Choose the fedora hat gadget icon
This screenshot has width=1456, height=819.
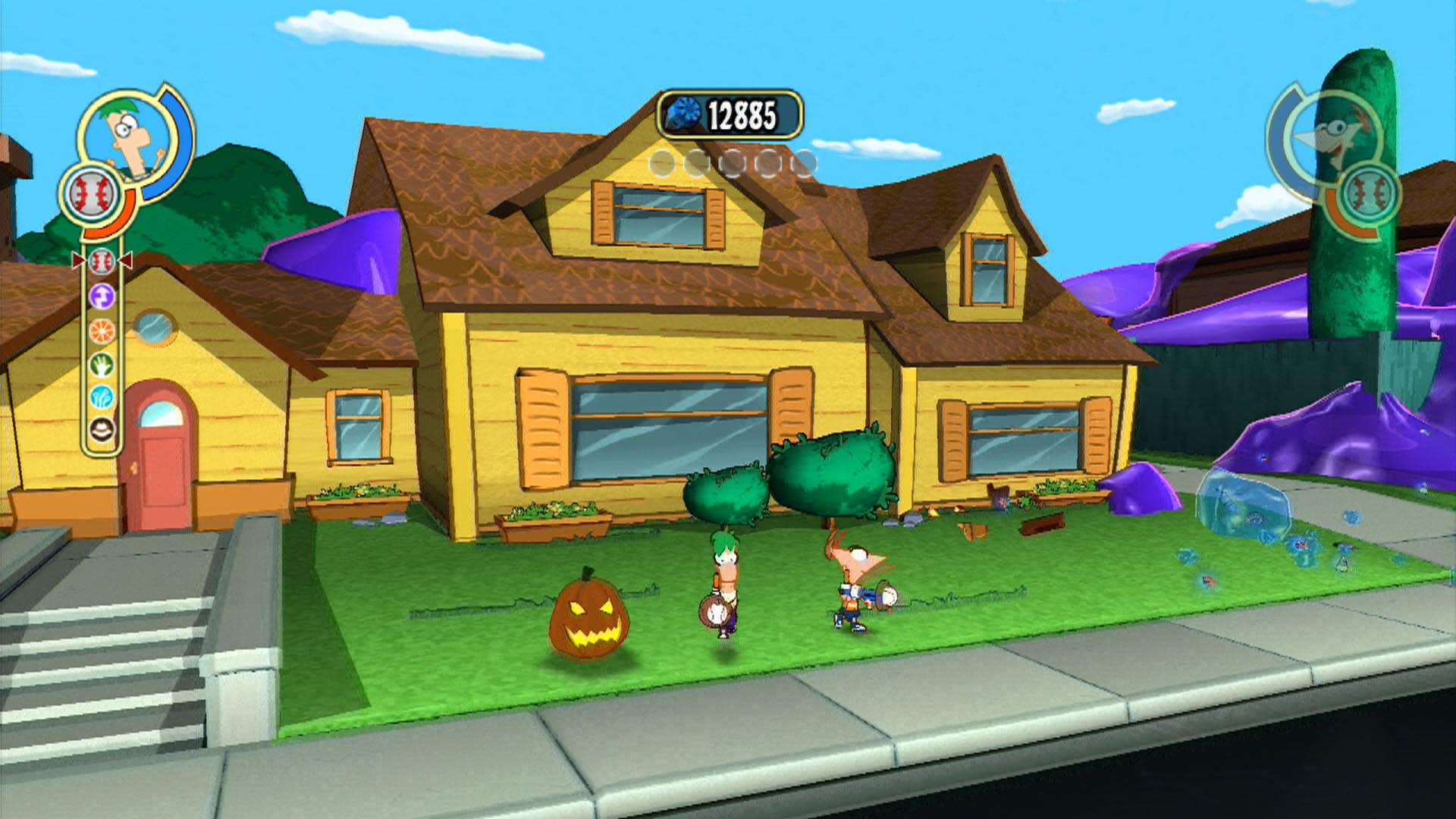click(x=101, y=429)
